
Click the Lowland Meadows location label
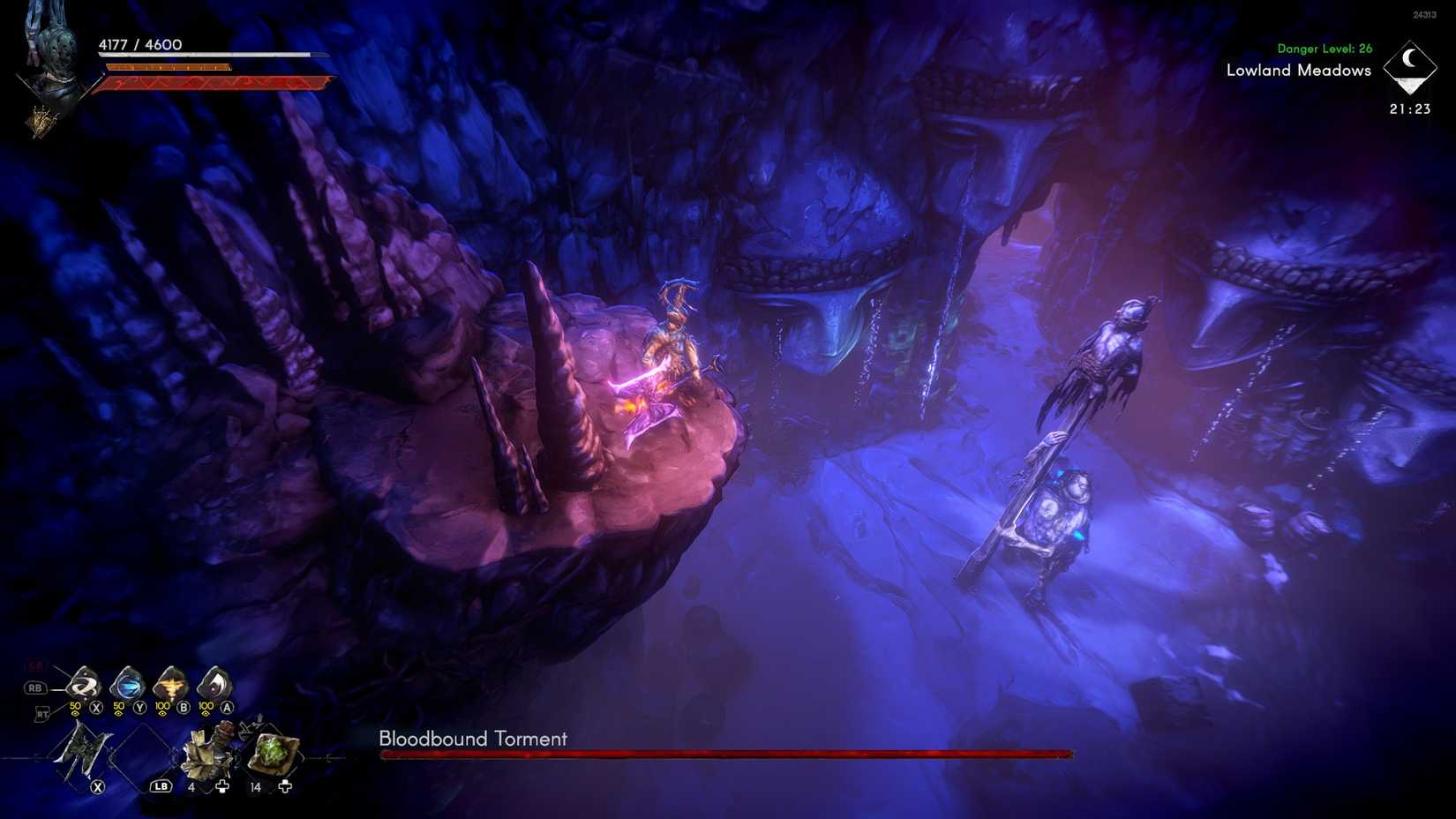click(1297, 71)
